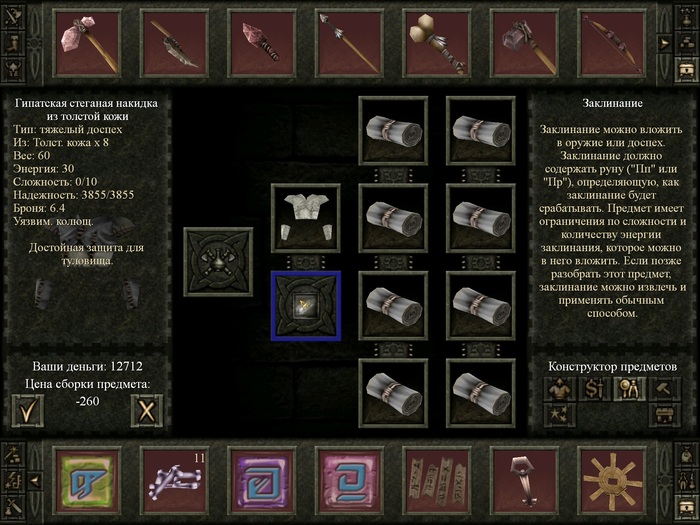Pick the golden sun-wheel rune

point(611,480)
